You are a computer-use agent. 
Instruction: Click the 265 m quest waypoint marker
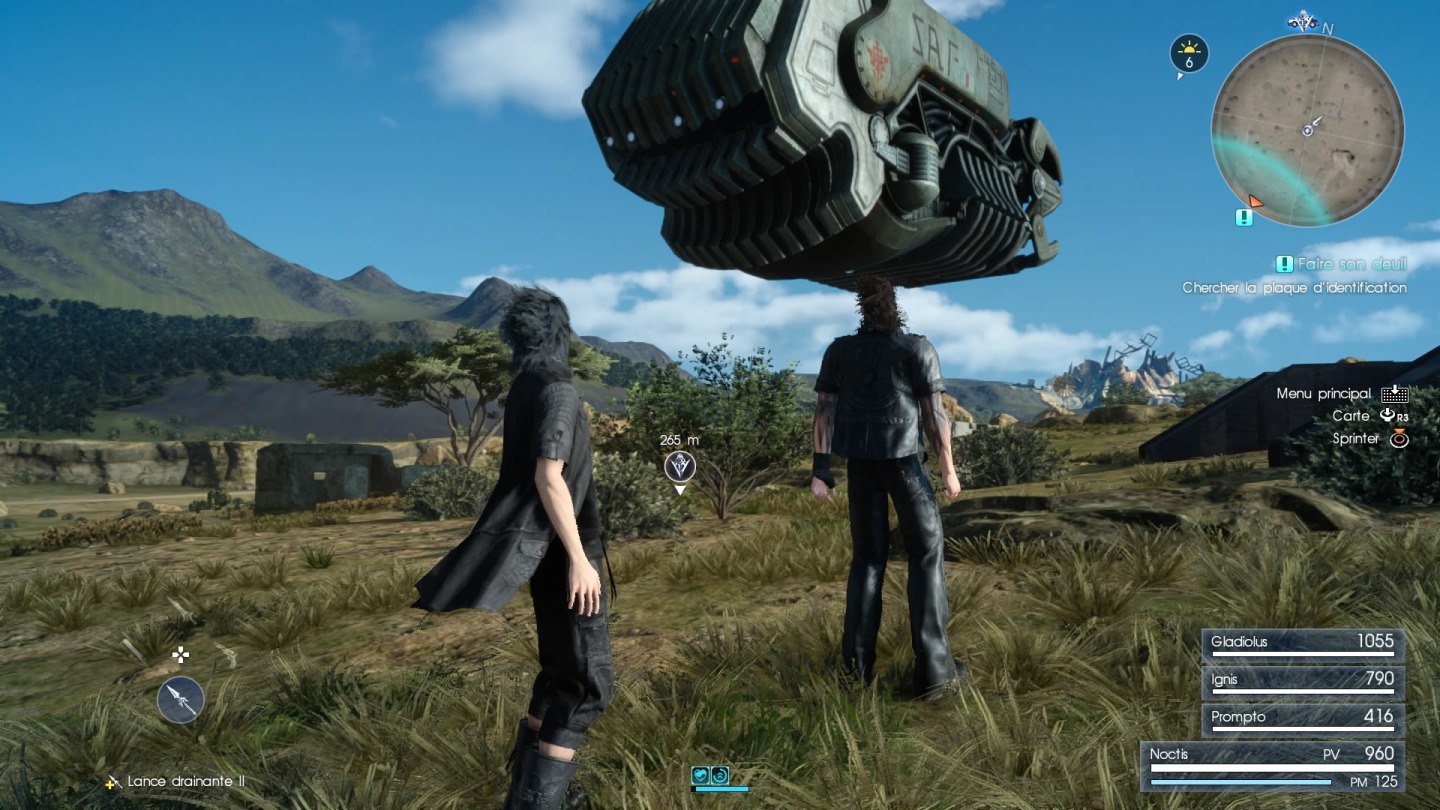click(x=680, y=466)
